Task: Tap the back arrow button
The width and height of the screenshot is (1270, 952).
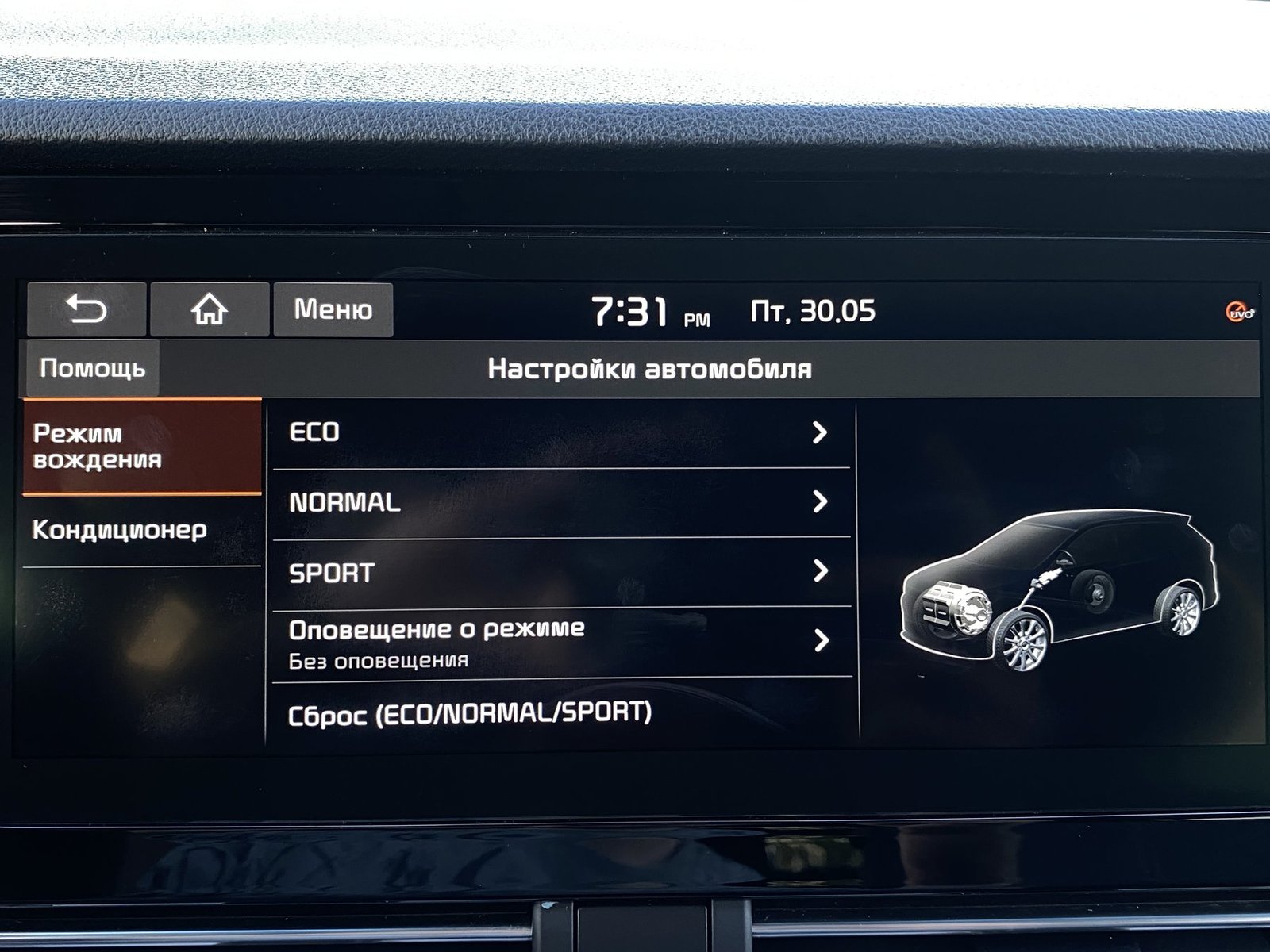Action: point(87,309)
